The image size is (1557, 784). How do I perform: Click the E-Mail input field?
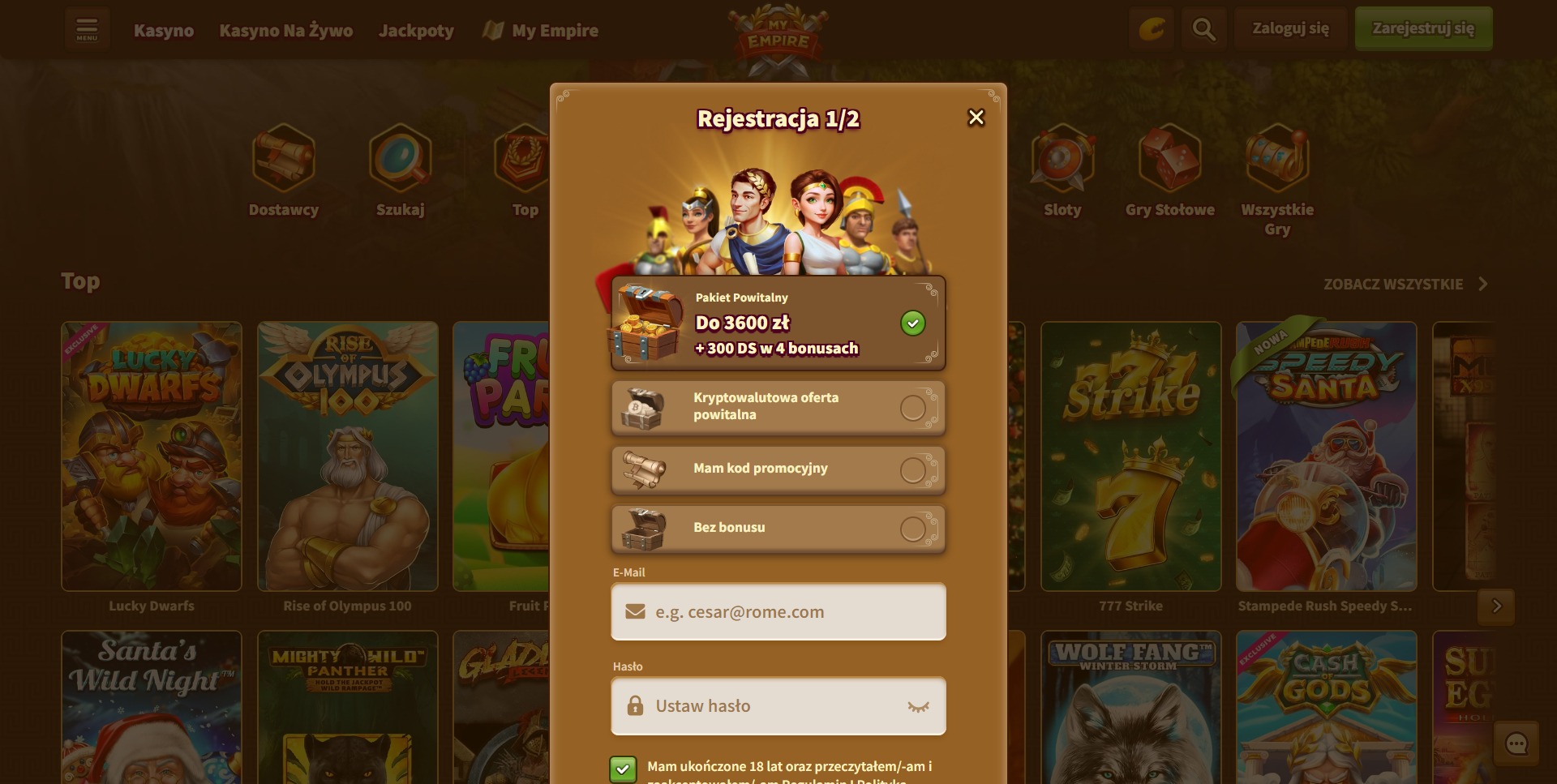click(x=778, y=612)
